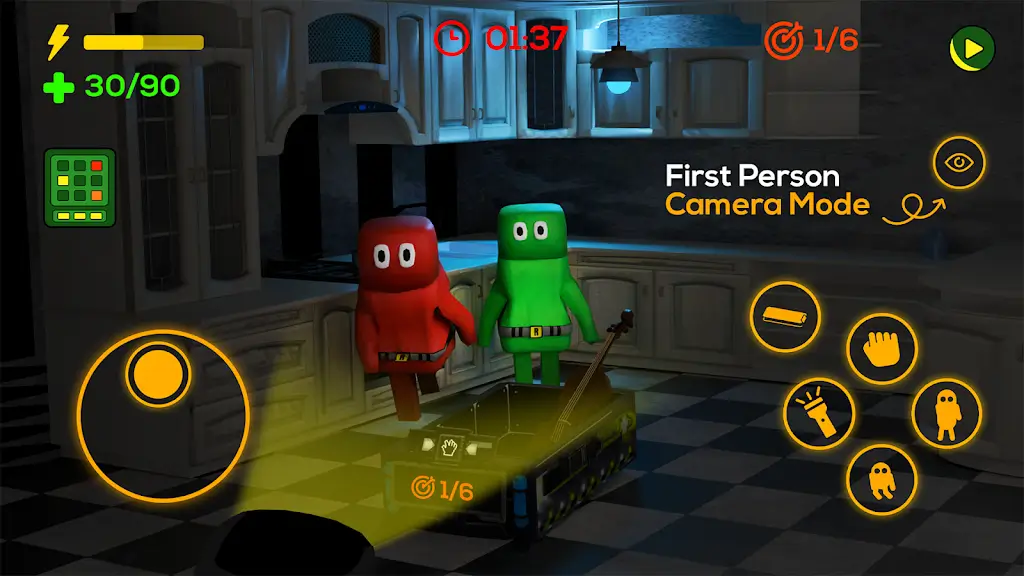
Task: Activate the grab hand button
Action: tap(882, 348)
